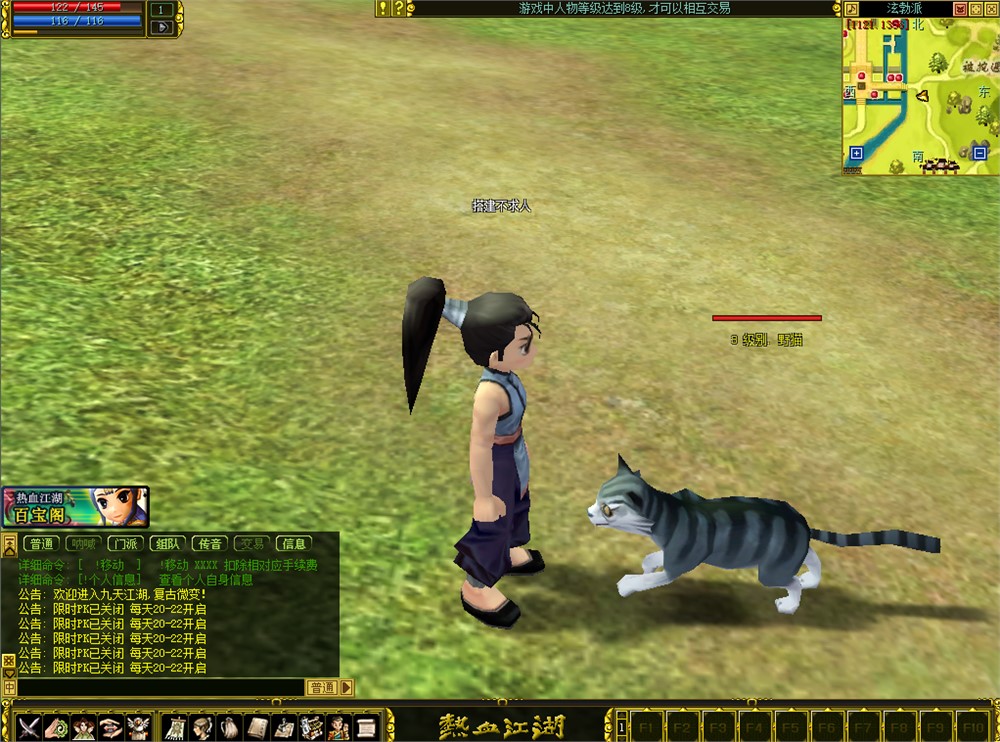
Task: Zoom in the minimap with plus button
Action: (x=856, y=153)
